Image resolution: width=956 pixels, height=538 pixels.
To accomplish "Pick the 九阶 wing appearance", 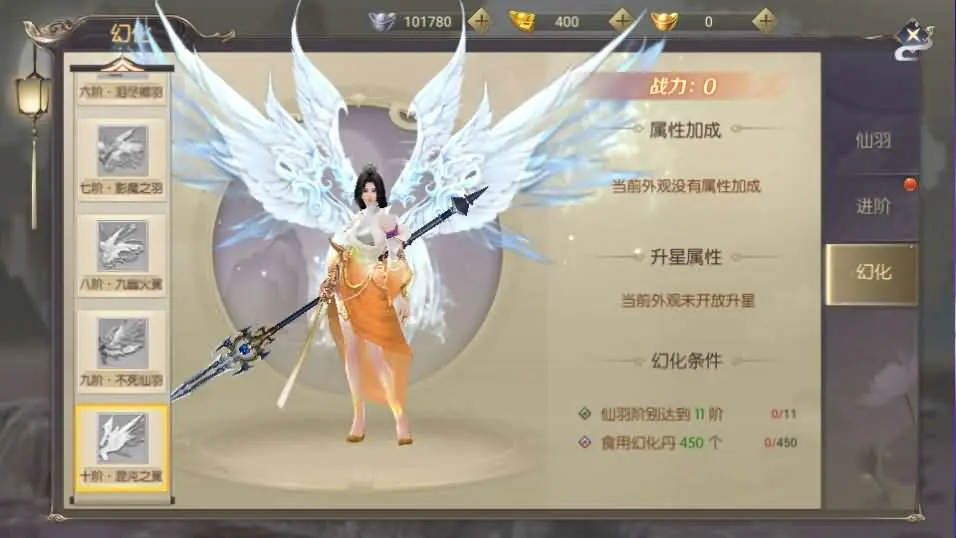I will pyautogui.click(x=122, y=349).
